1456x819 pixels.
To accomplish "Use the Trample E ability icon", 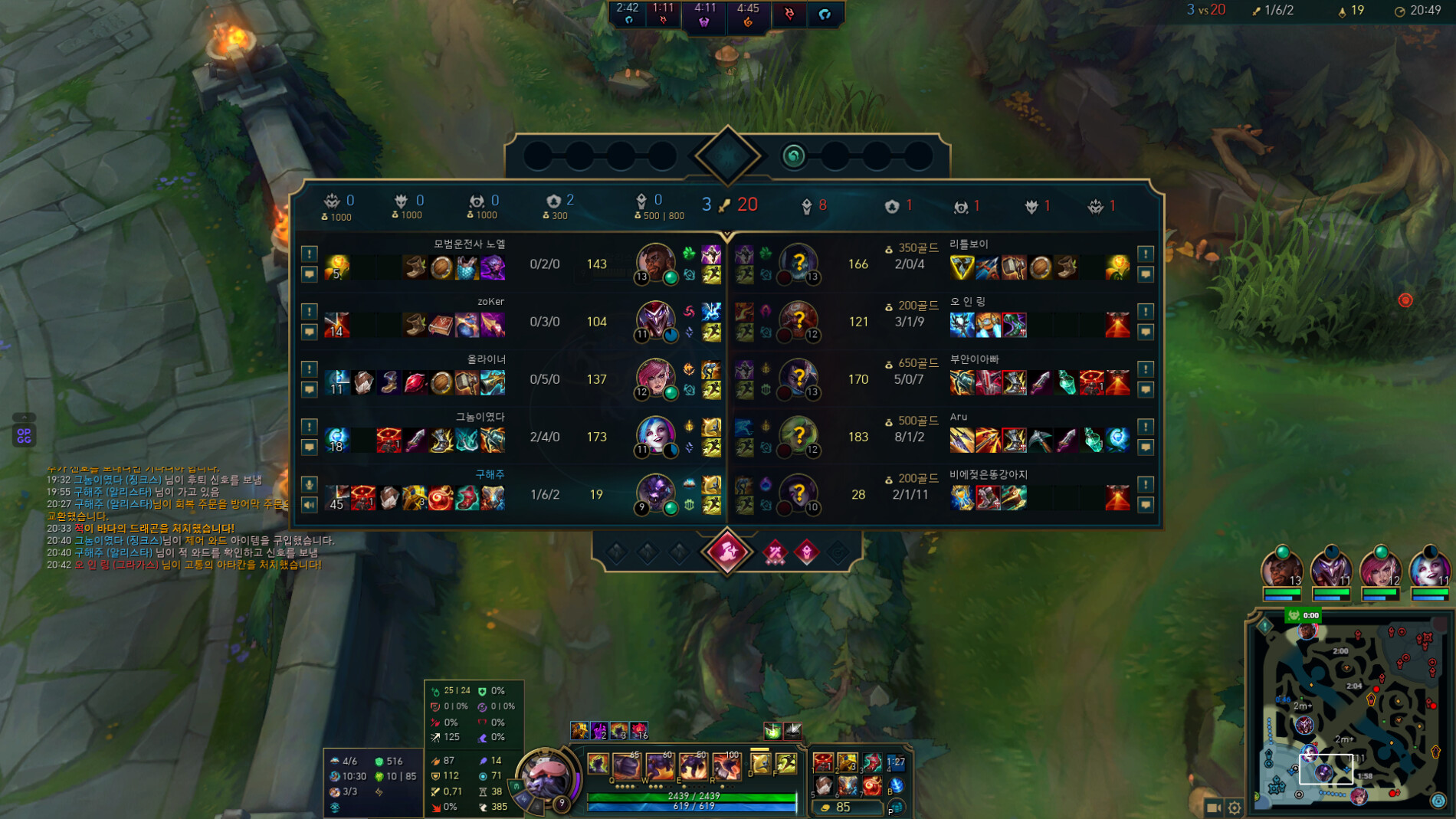I will 692,765.
